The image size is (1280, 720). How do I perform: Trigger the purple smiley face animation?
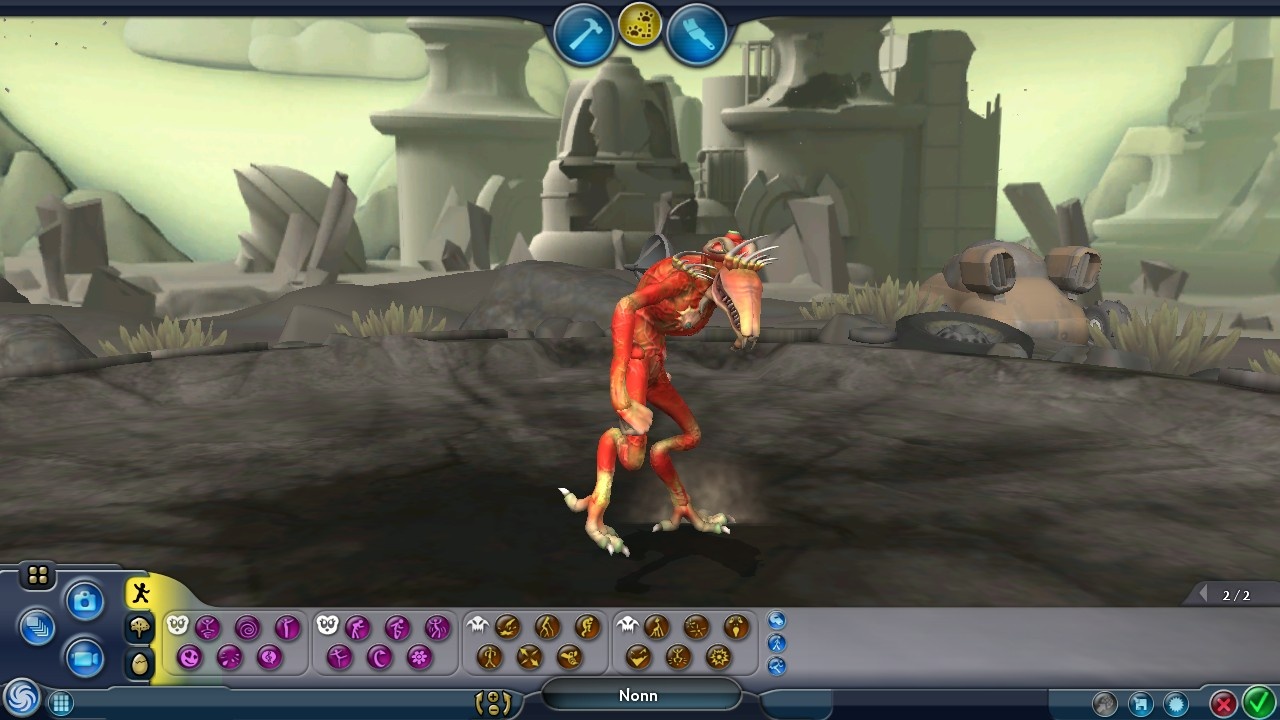coord(189,657)
